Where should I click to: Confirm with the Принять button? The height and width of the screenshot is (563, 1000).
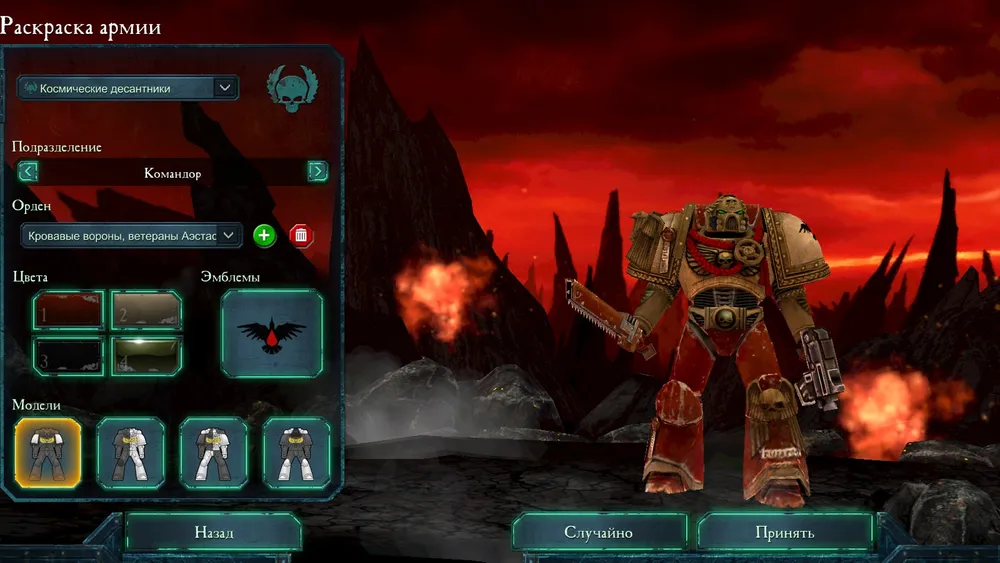coord(785,533)
